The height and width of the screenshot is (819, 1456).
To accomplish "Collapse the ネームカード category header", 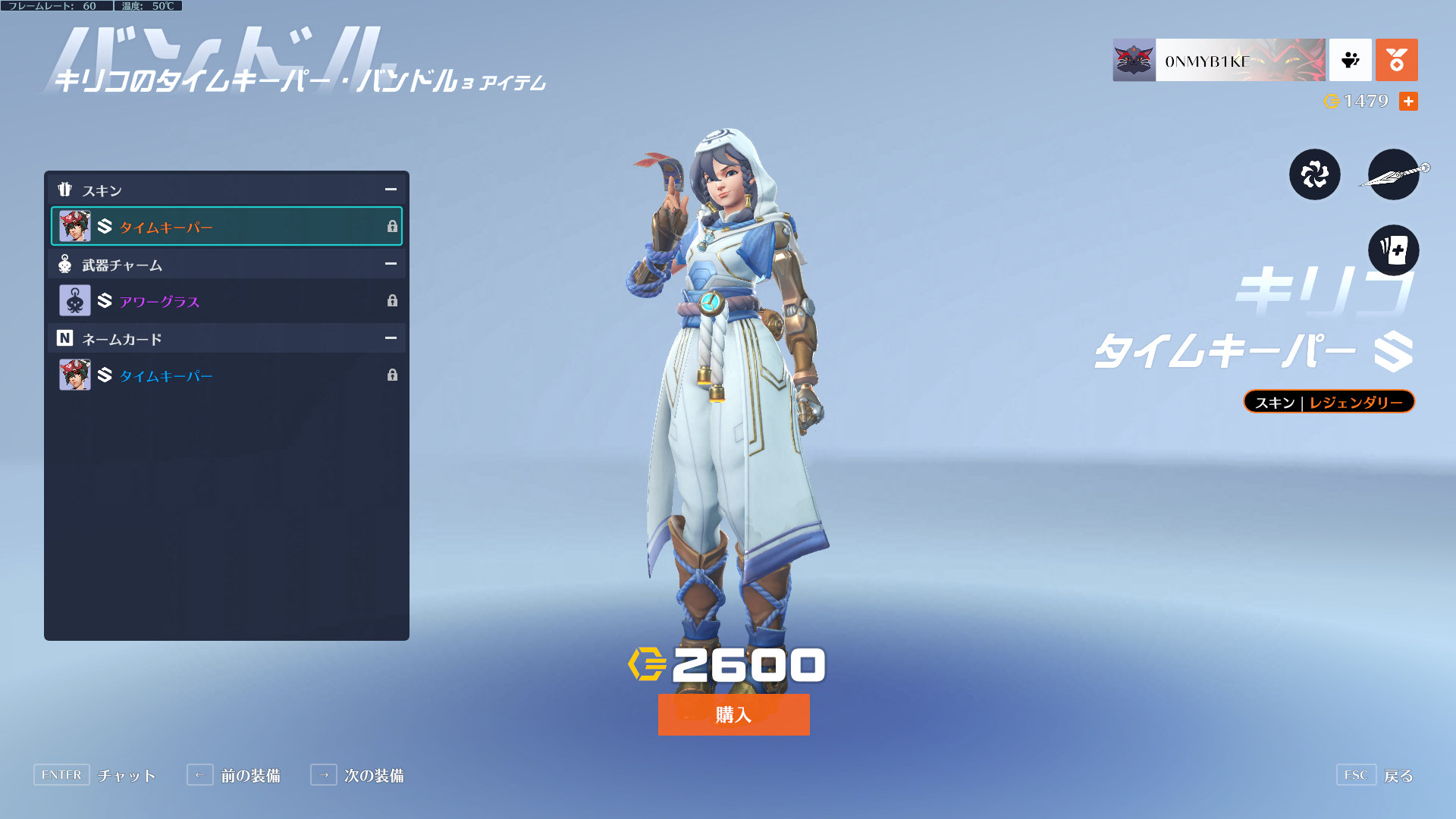I will pyautogui.click(x=391, y=338).
